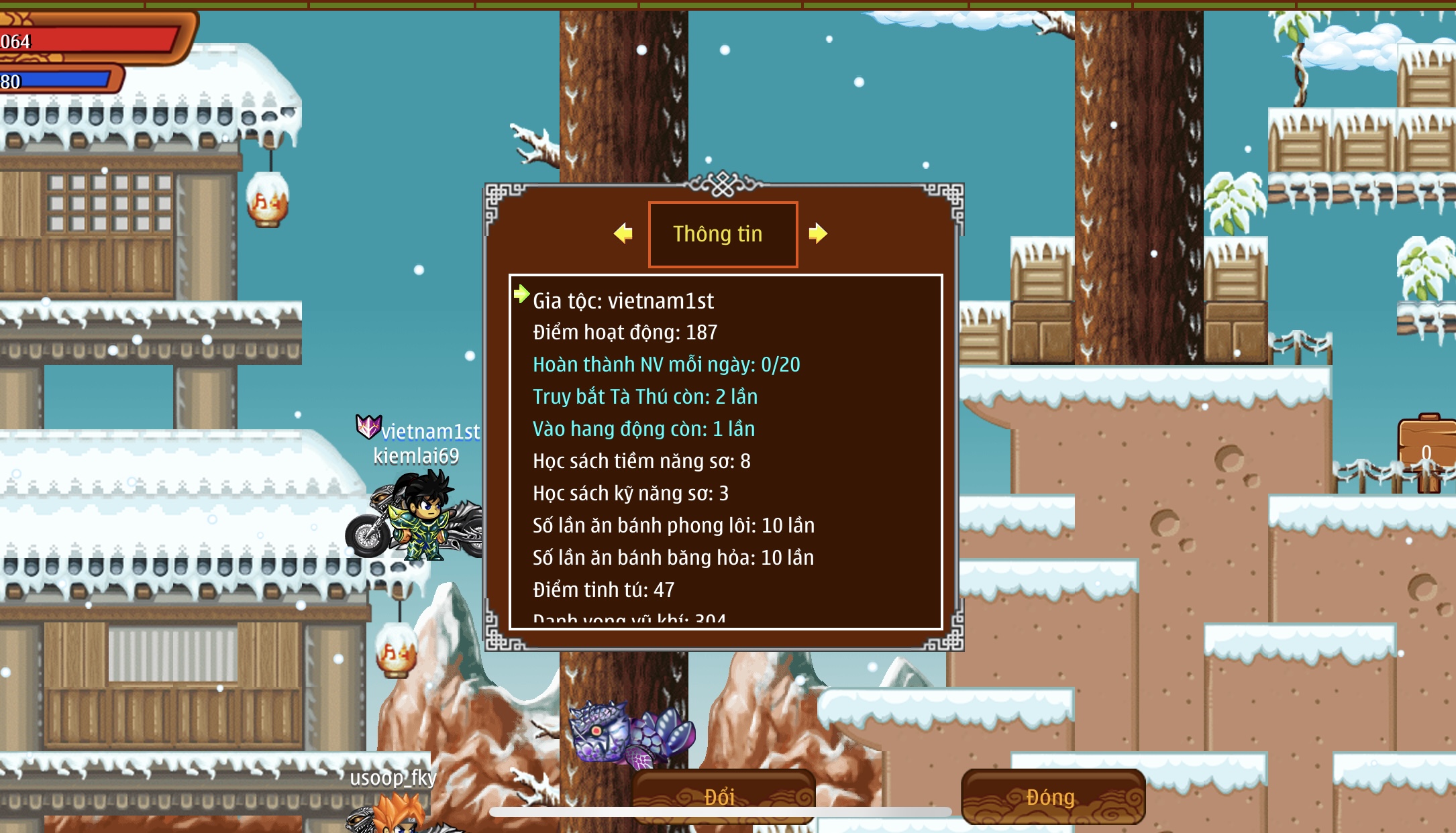Select the Gia tộc: vietnam1st row
Image resolution: width=1456 pixels, height=833 pixels.
click(623, 301)
